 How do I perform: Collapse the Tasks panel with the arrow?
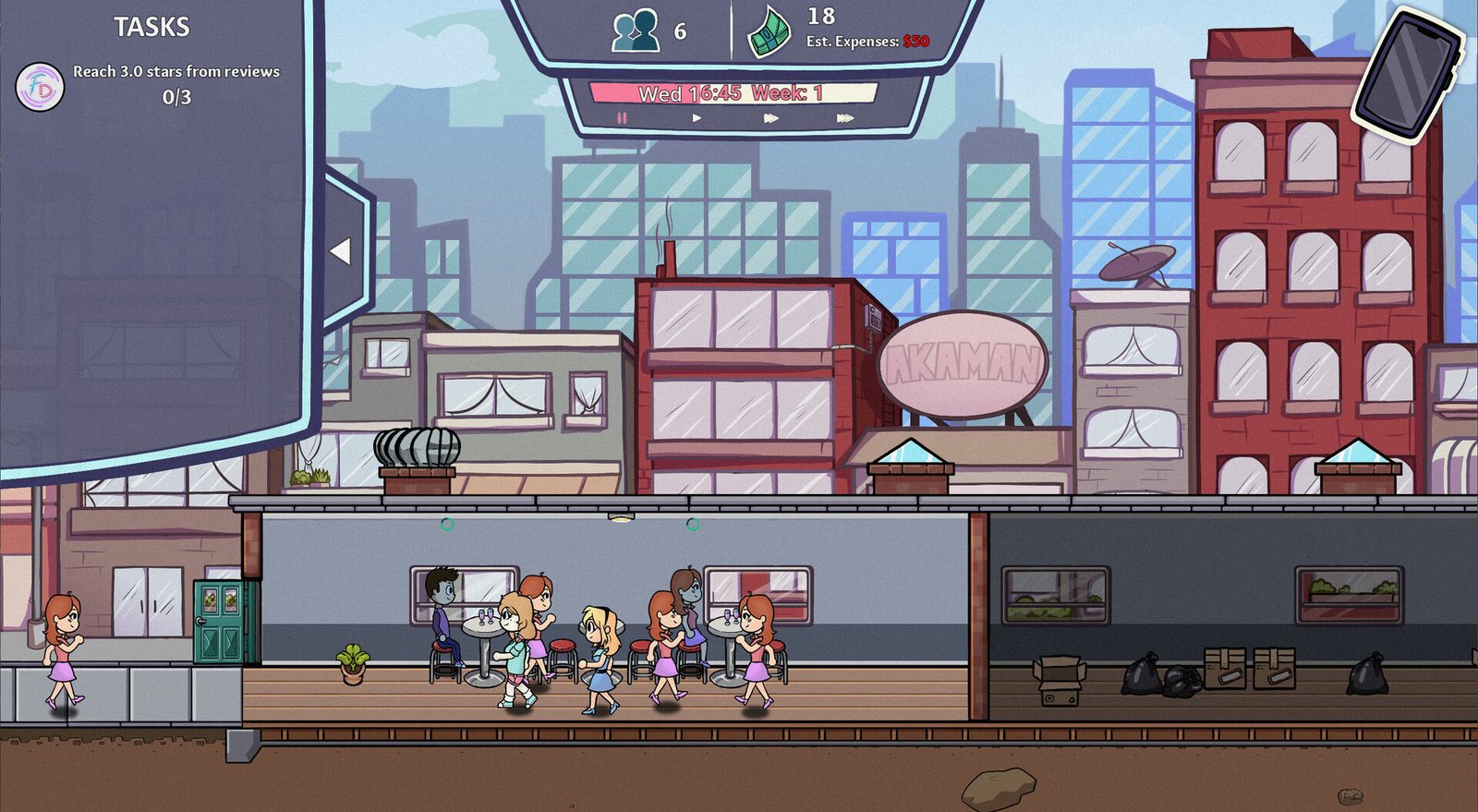click(341, 250)
